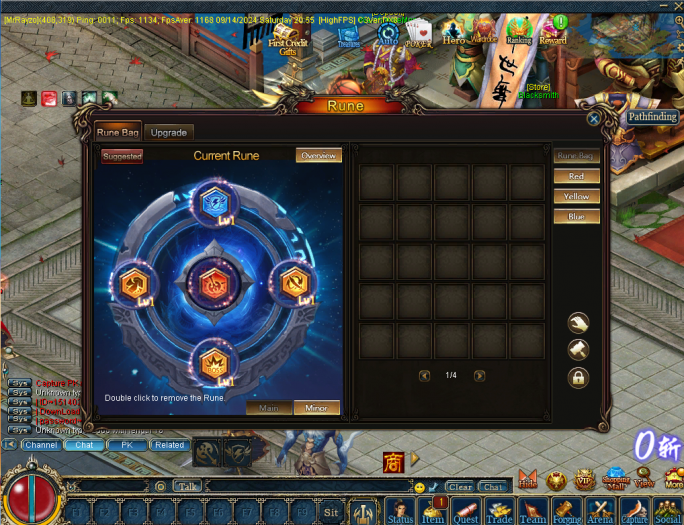
Task: Open the Forging menu
Action: pos(566,510)
